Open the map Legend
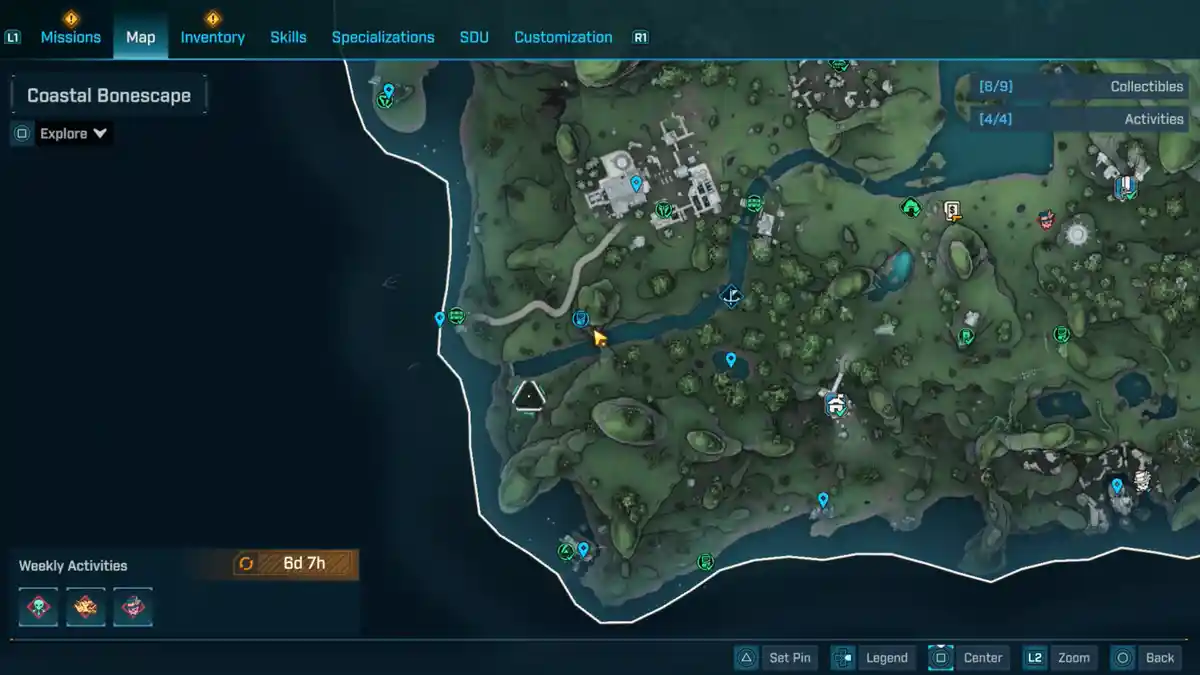The width and height of the screenshot is (1200, 675). tap(872, 658)
